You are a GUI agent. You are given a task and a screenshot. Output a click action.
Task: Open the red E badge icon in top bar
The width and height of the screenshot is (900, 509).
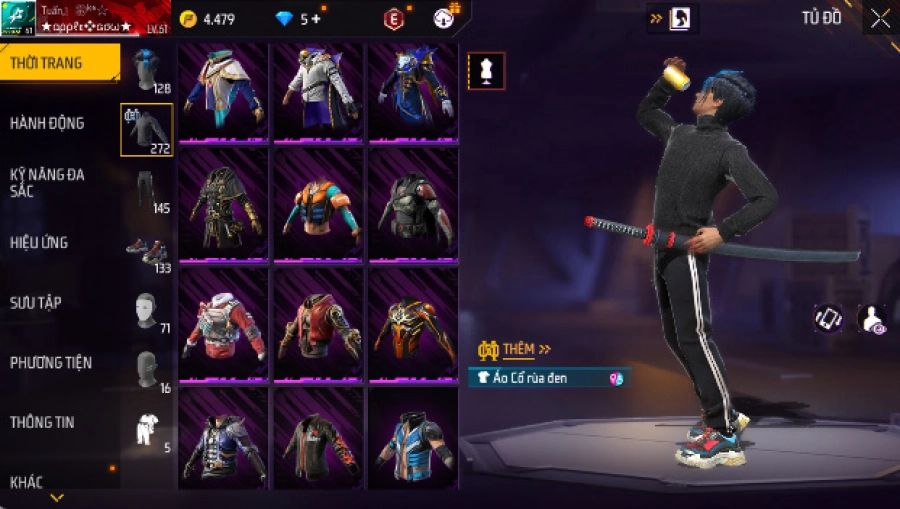395,19
